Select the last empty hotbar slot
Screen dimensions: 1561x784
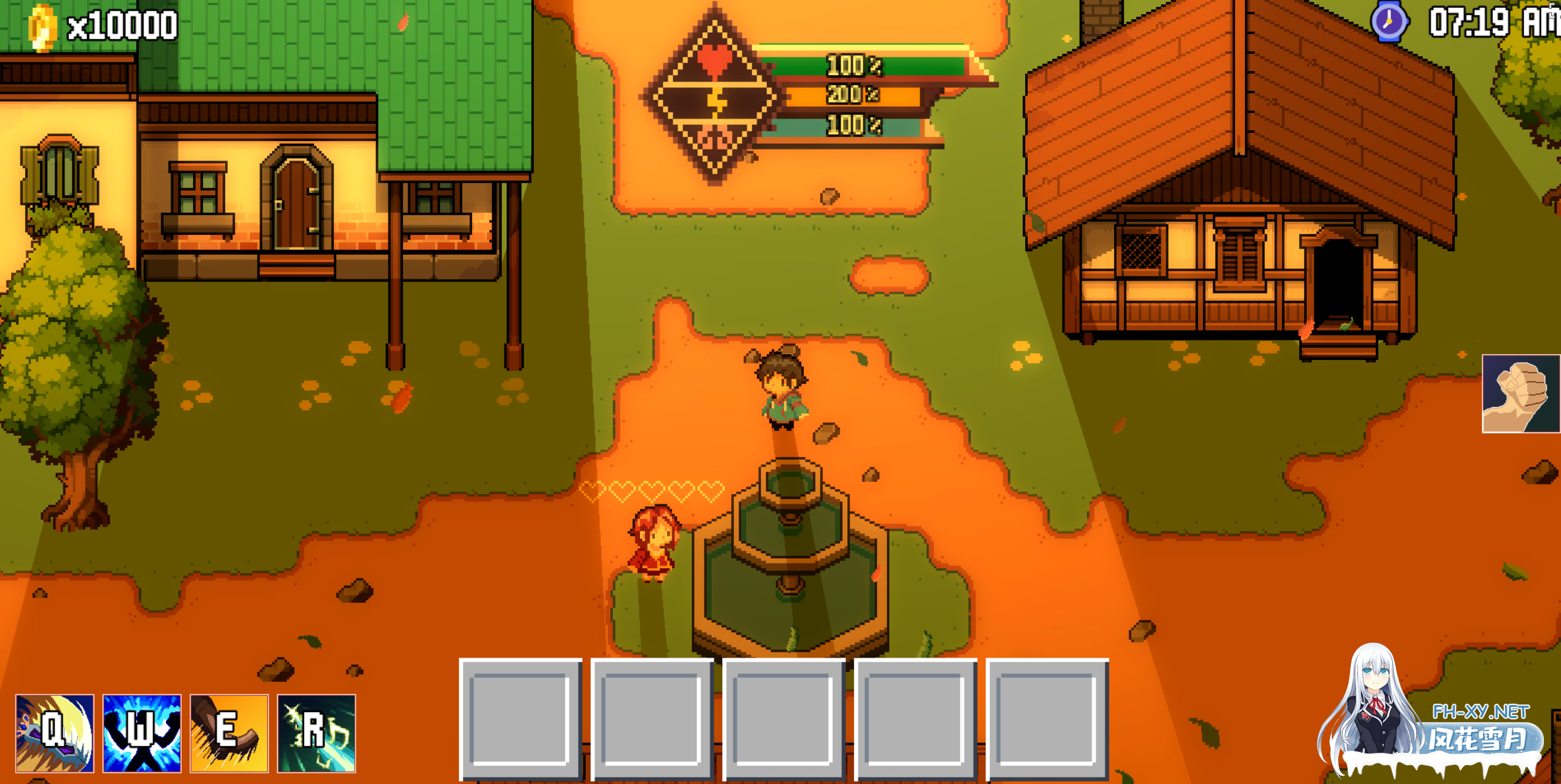[x=1049, y=721]
